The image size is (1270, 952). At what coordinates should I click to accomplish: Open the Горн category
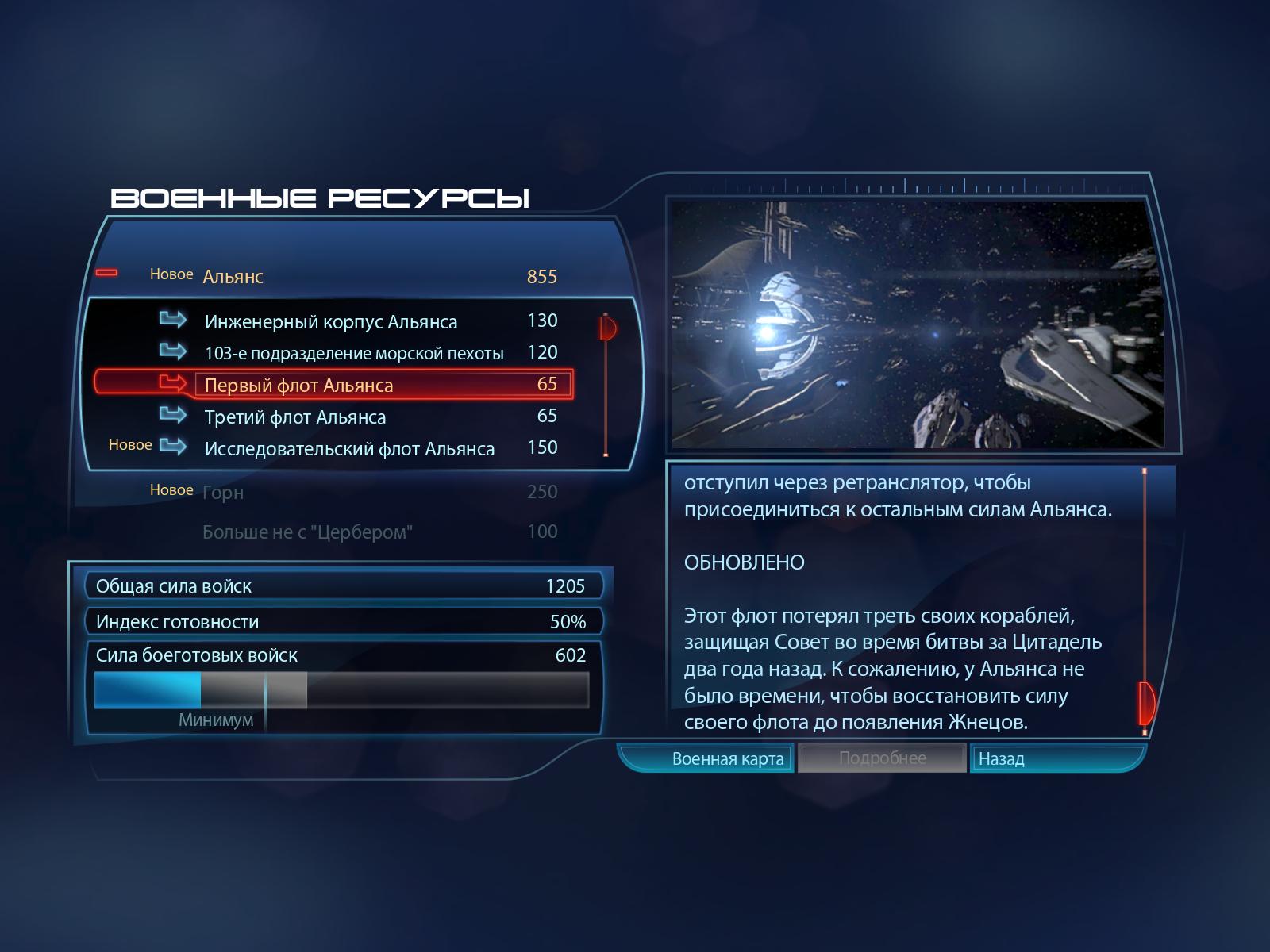(223, 493)
